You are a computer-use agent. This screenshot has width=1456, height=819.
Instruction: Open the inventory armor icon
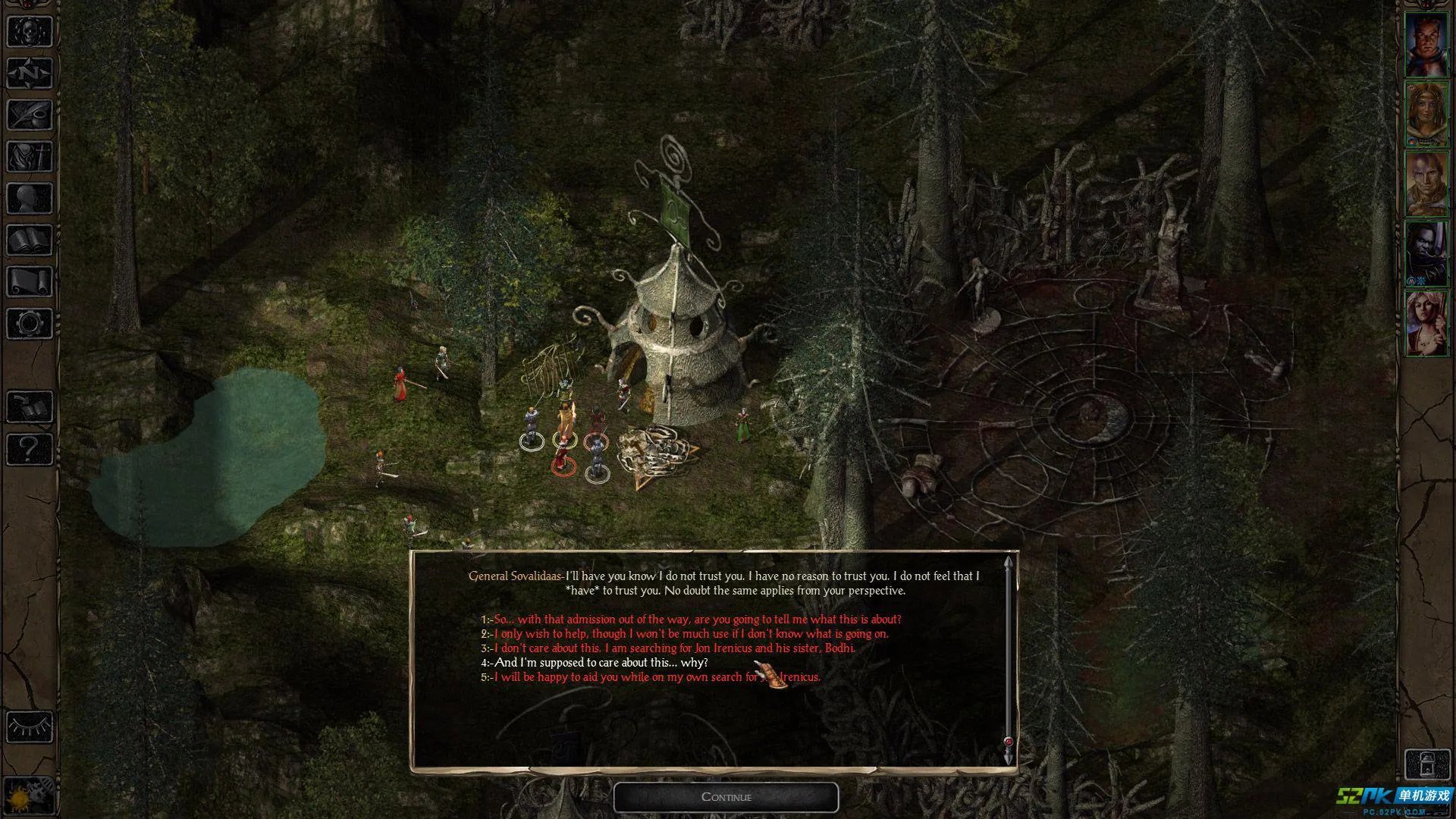pyautogui.click(x=30, y=157)
